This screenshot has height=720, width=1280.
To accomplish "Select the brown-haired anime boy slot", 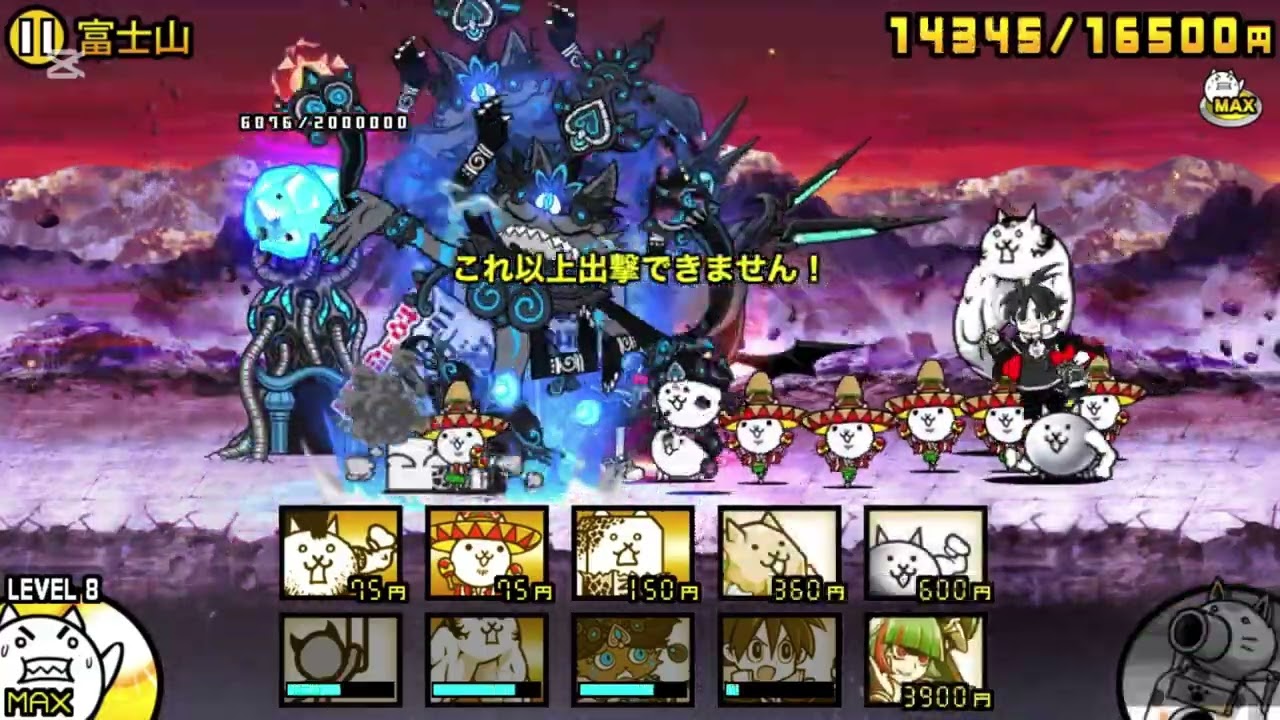I will point(778,660).
